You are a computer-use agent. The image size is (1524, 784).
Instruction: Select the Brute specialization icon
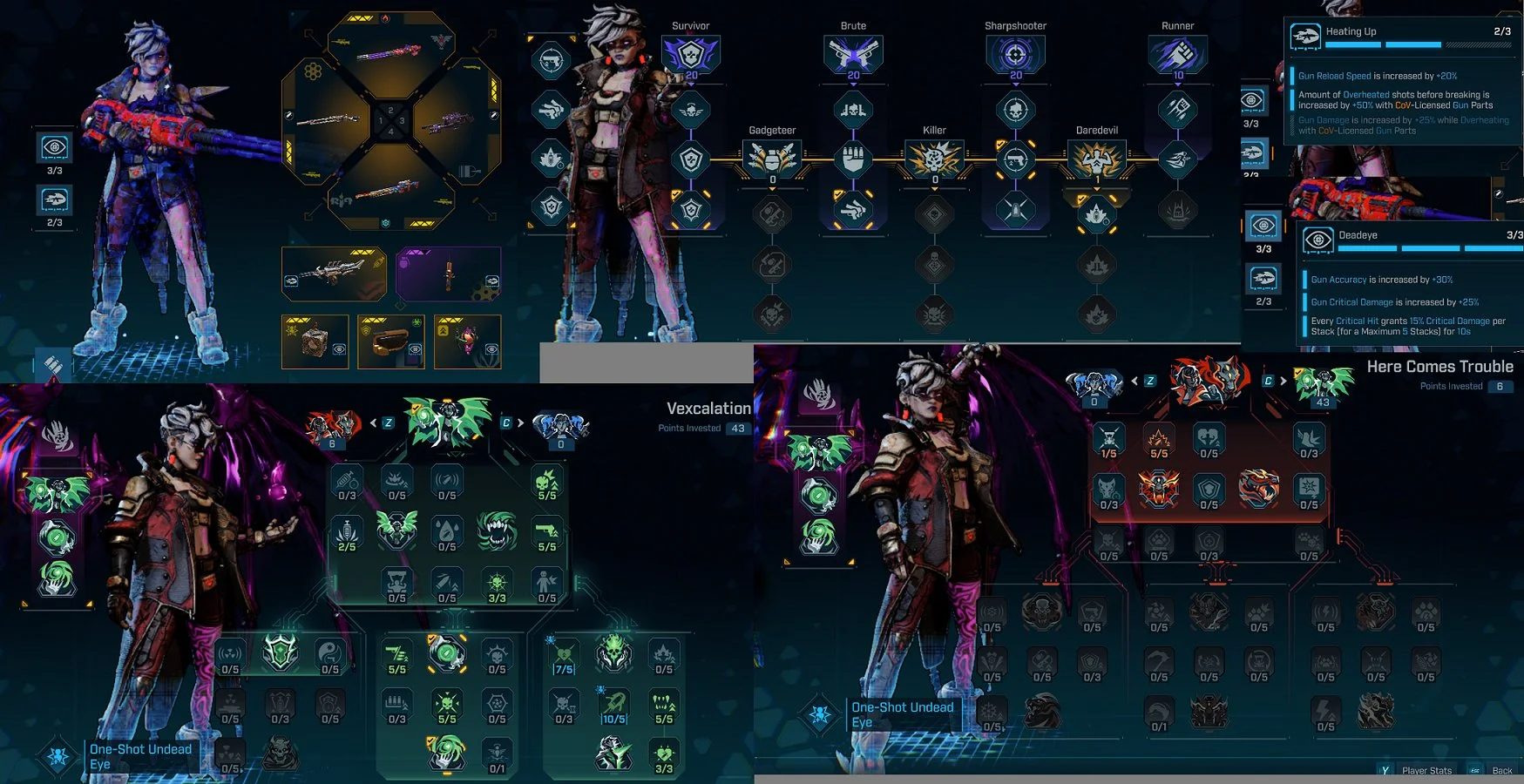click(853, 55)
